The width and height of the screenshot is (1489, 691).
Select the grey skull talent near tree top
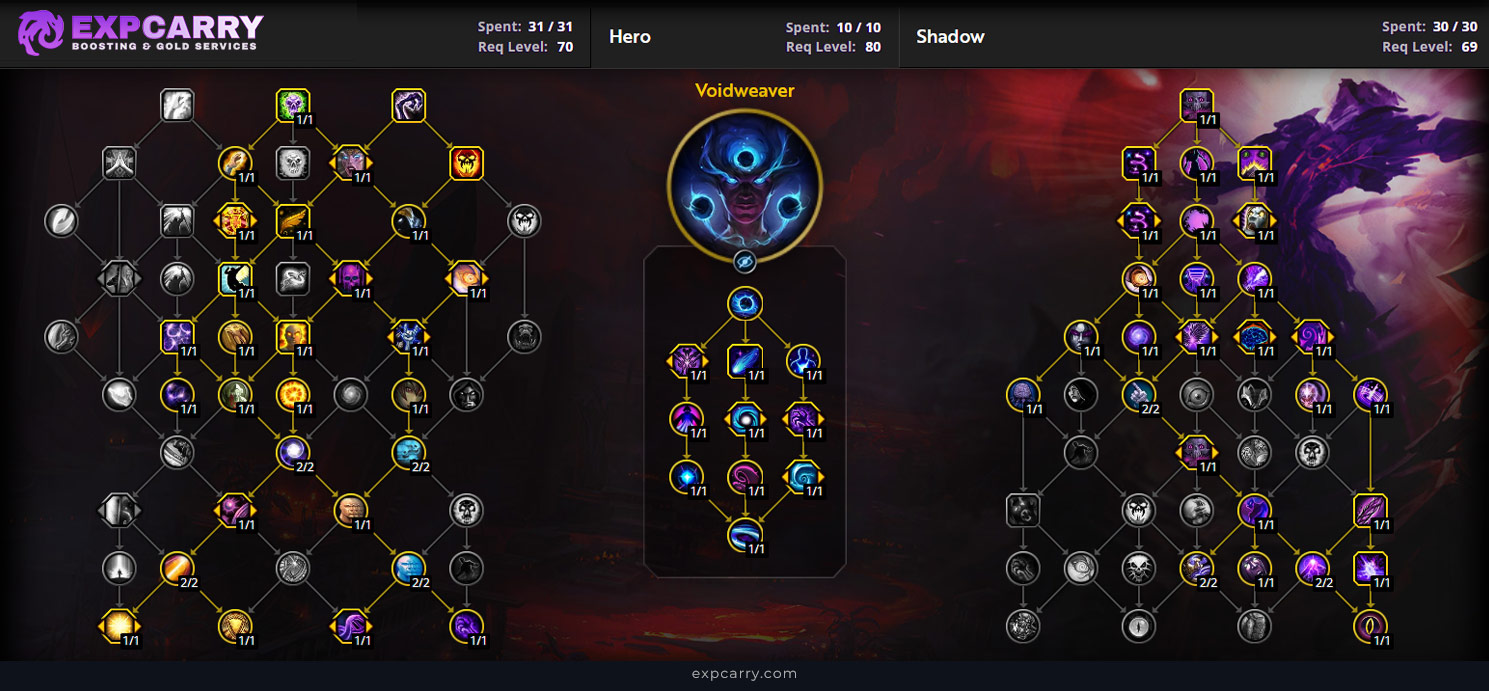coord(293,163)
